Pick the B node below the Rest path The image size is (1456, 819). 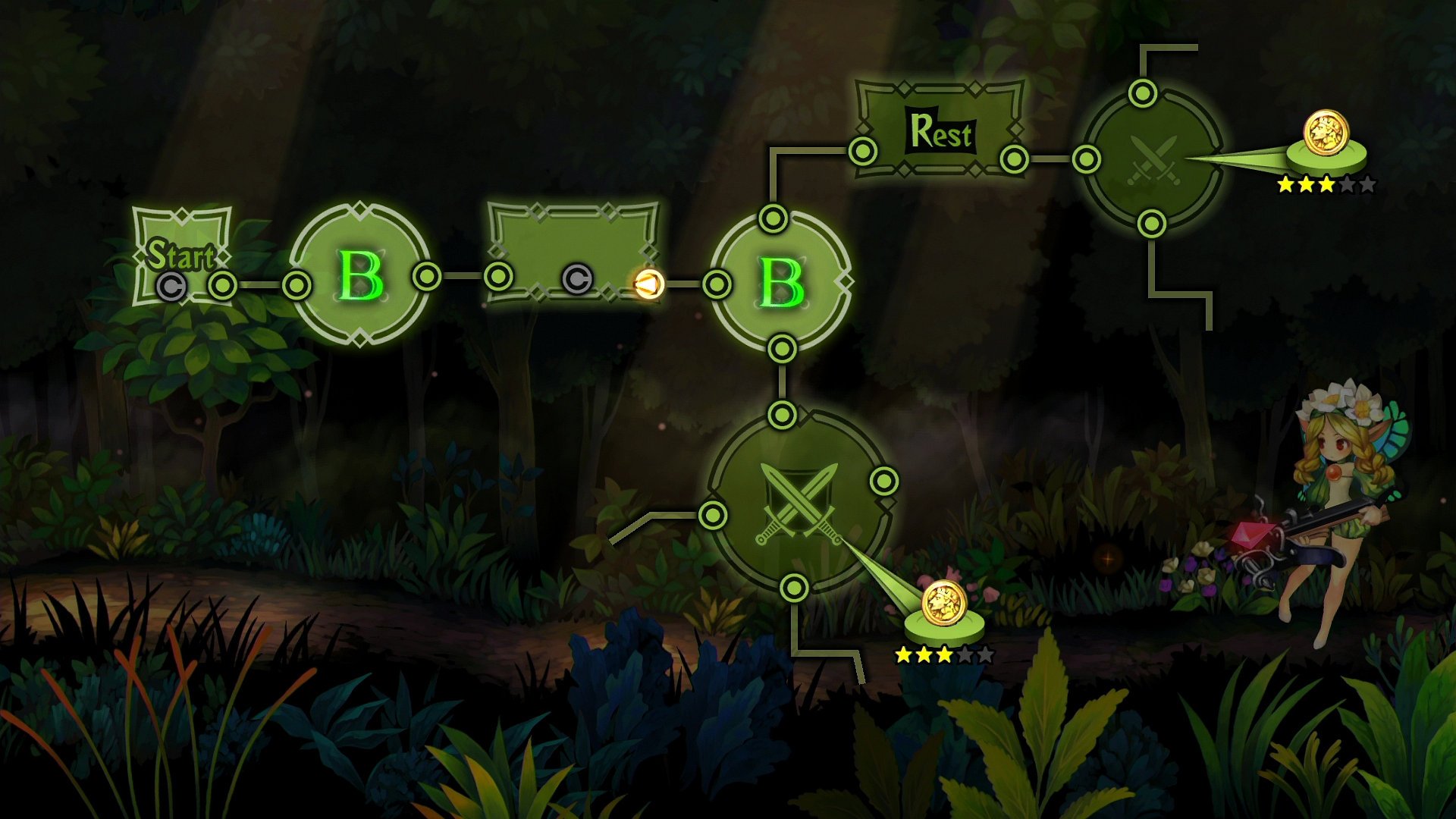coord(781,283)
